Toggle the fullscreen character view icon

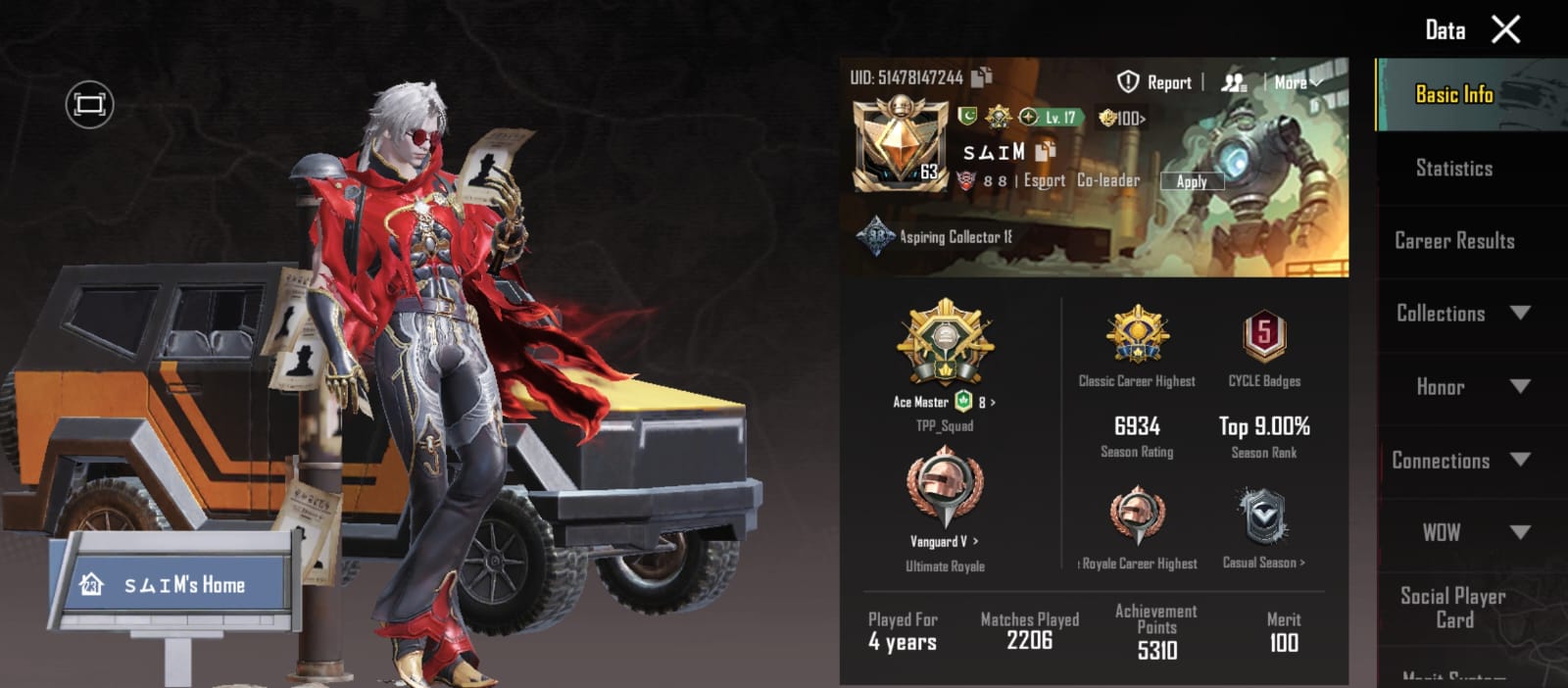89,104
